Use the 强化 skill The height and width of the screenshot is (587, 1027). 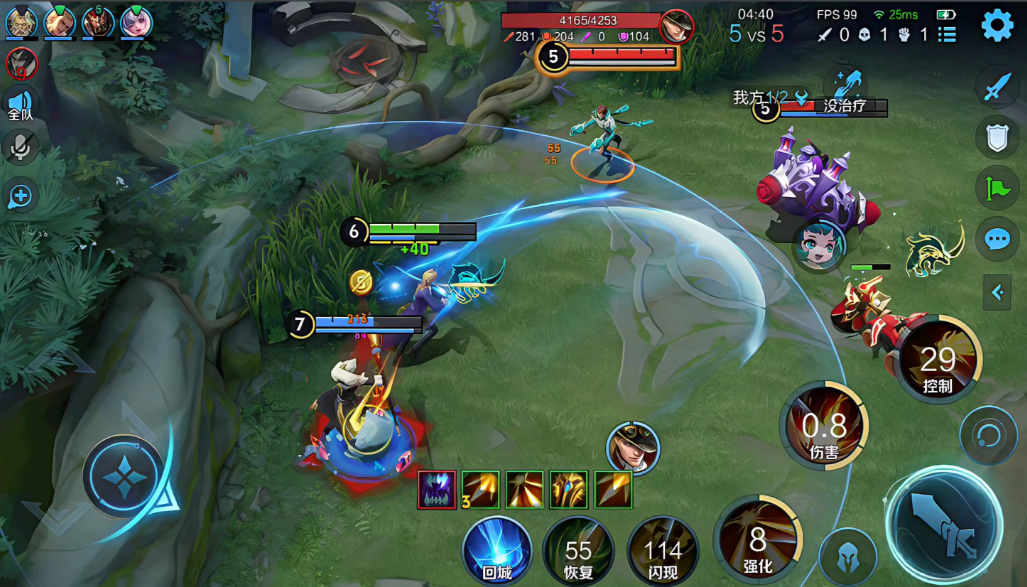757,543
